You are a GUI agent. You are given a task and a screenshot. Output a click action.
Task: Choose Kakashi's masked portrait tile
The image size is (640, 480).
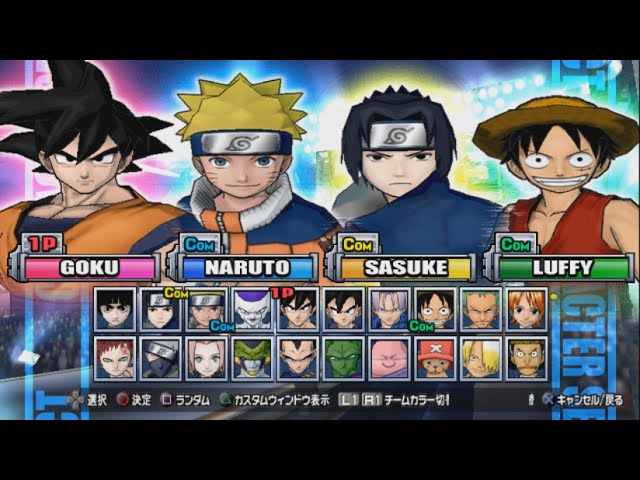[161, 357]
